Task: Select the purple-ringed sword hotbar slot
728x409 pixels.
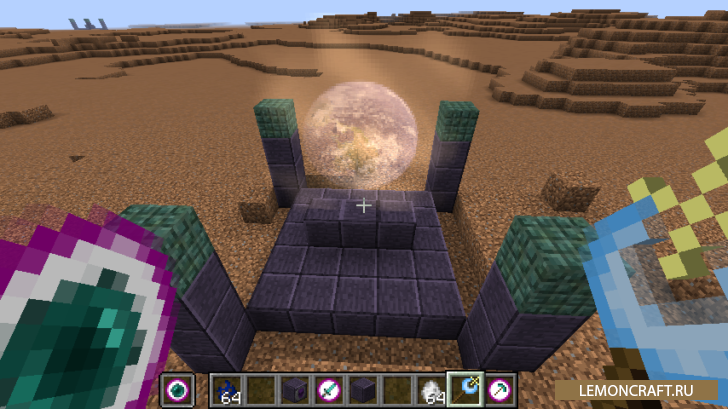Action: click(327, 389)
